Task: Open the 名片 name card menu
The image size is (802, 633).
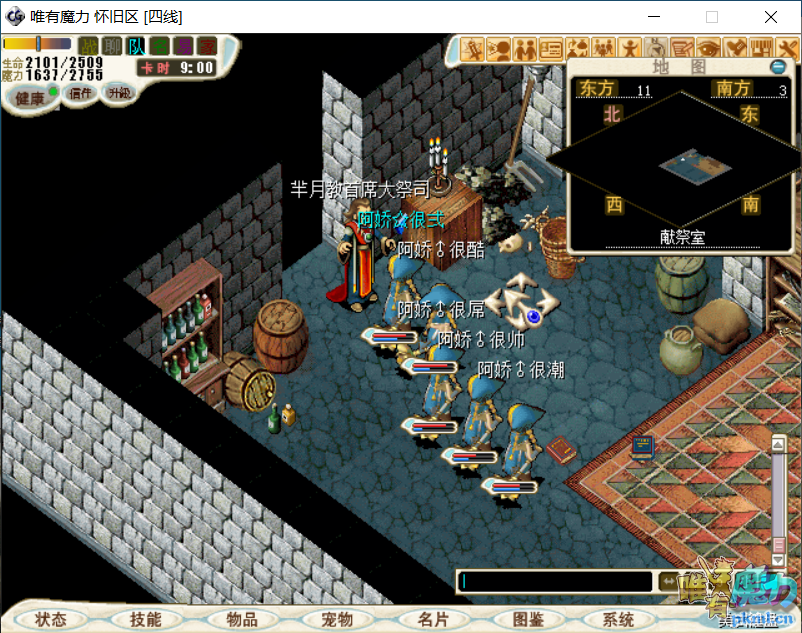Action: [x=432, y=620]
